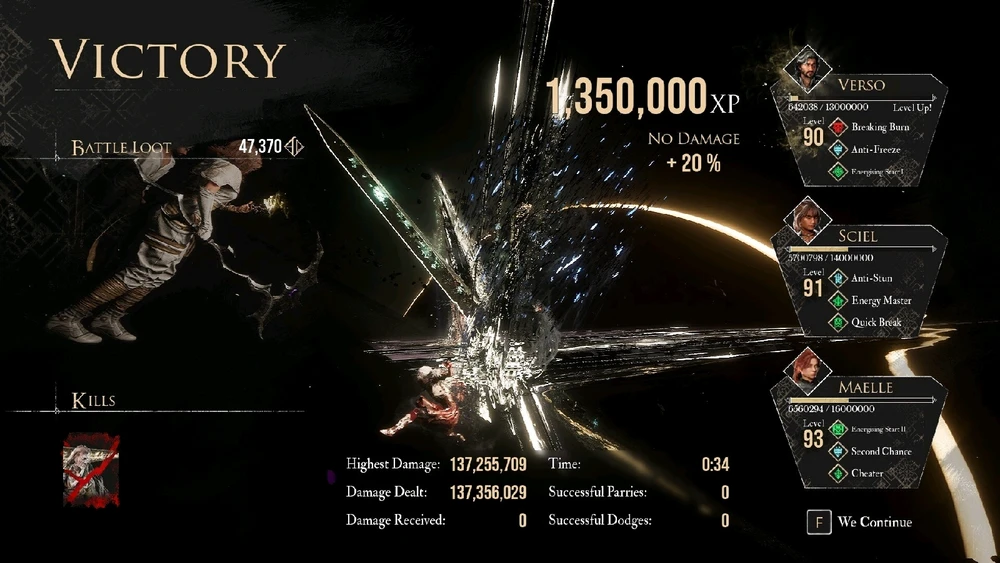Click the Anti-Stun skill icon
This screenshot has height=563, width=1000.
click(837, 278)
